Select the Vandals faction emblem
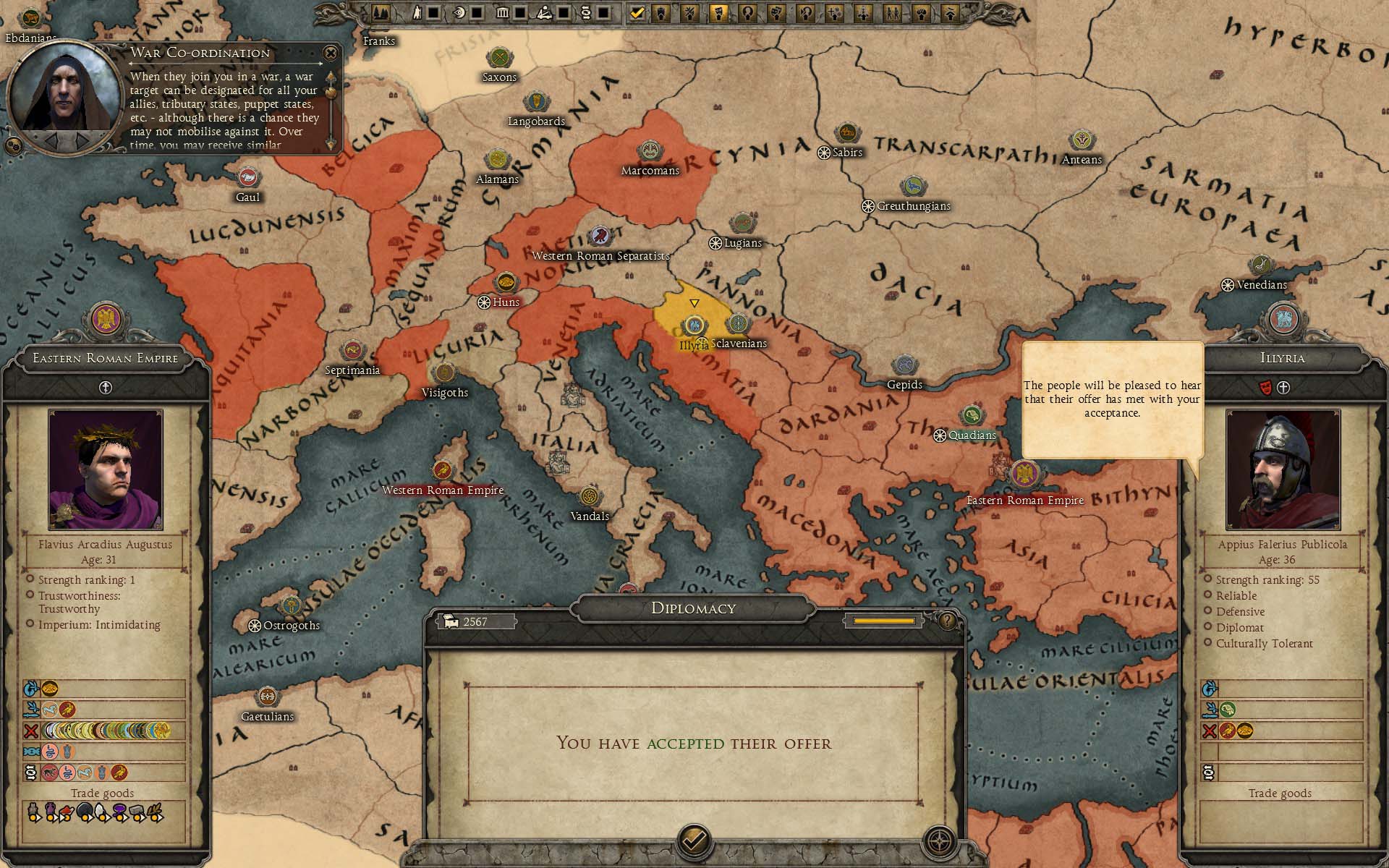Image resolution: width=1389 pixels, height=868 pixels. pos(590,497)
